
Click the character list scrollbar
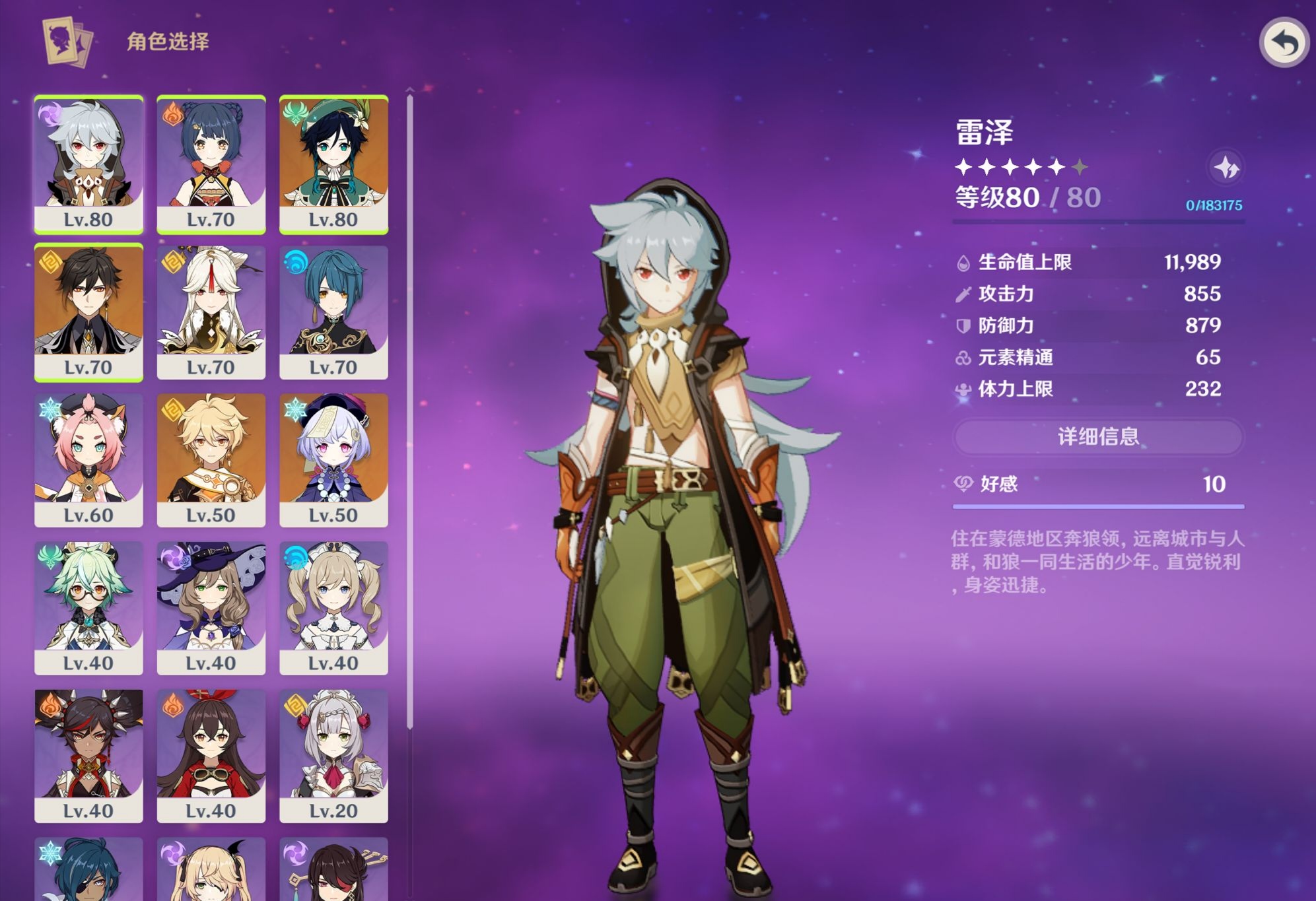410,409
